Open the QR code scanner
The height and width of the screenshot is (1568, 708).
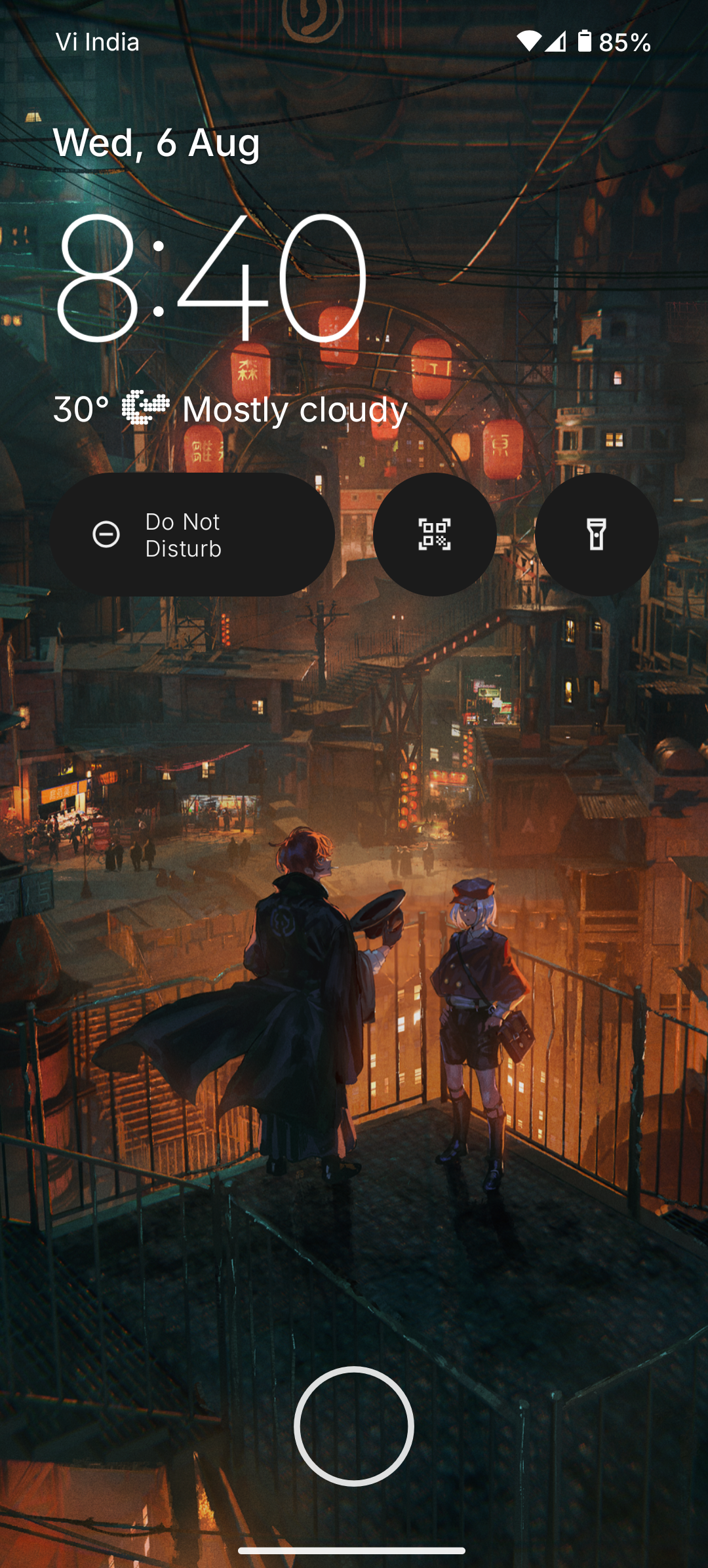tap(434, 534)
